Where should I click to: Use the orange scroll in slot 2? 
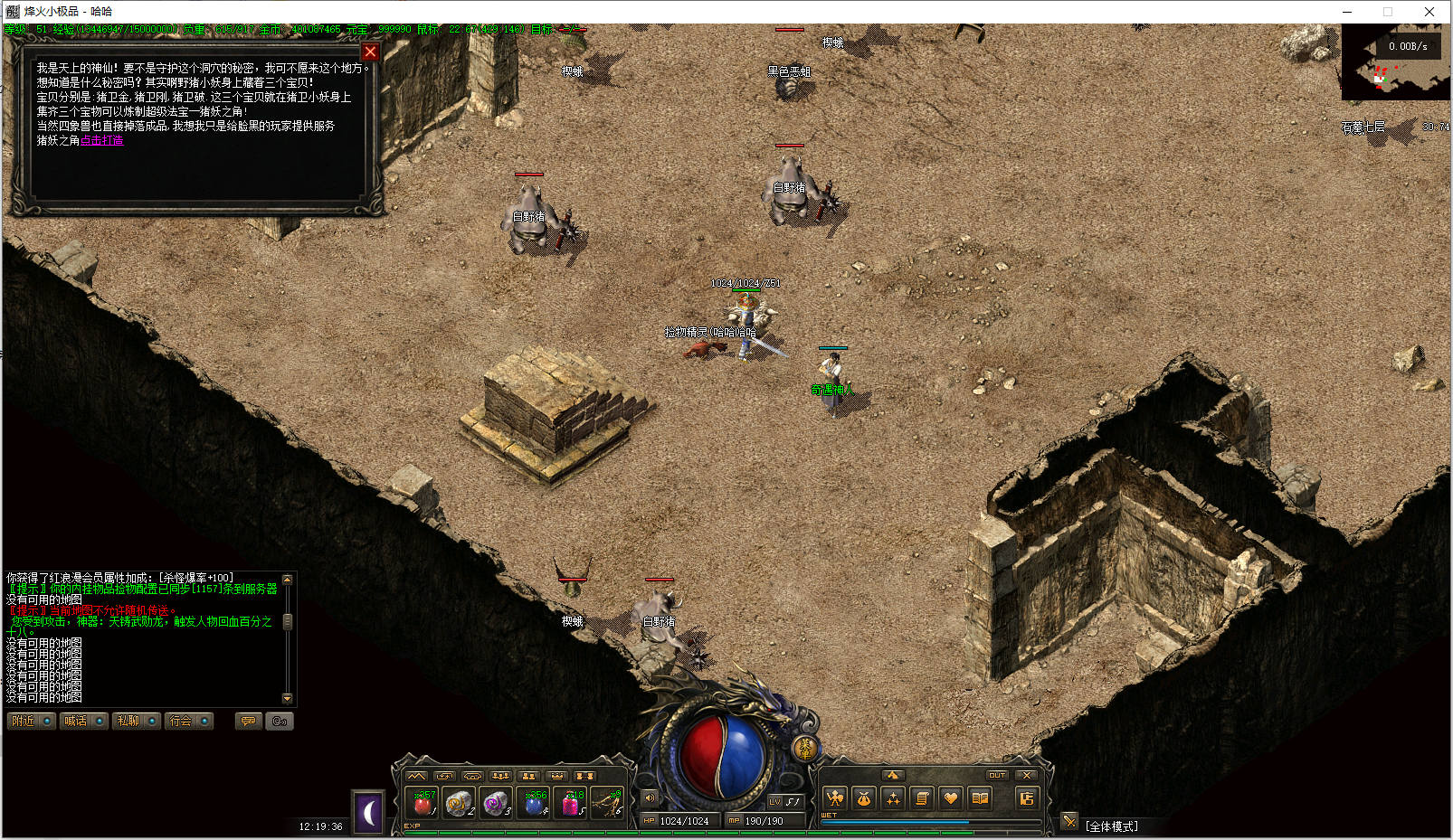tap(460, 803)
